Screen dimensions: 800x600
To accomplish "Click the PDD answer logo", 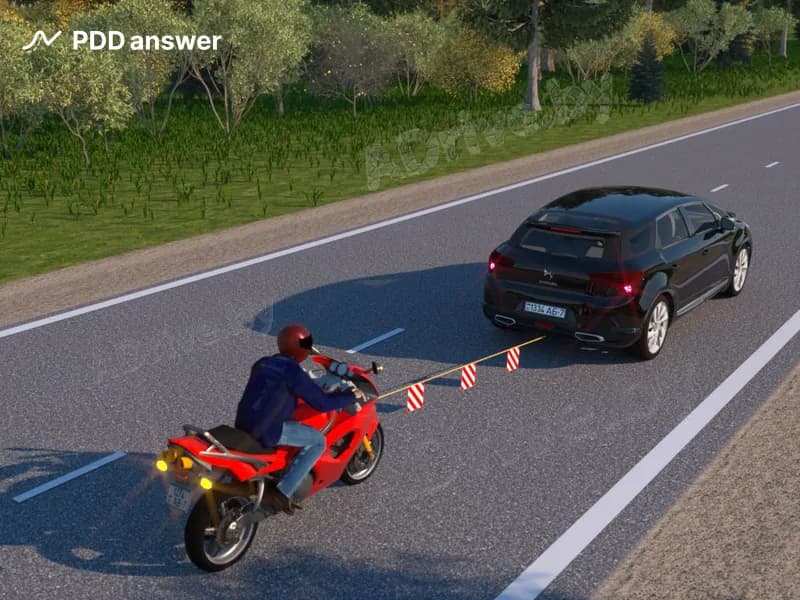I will coord(122,41).
